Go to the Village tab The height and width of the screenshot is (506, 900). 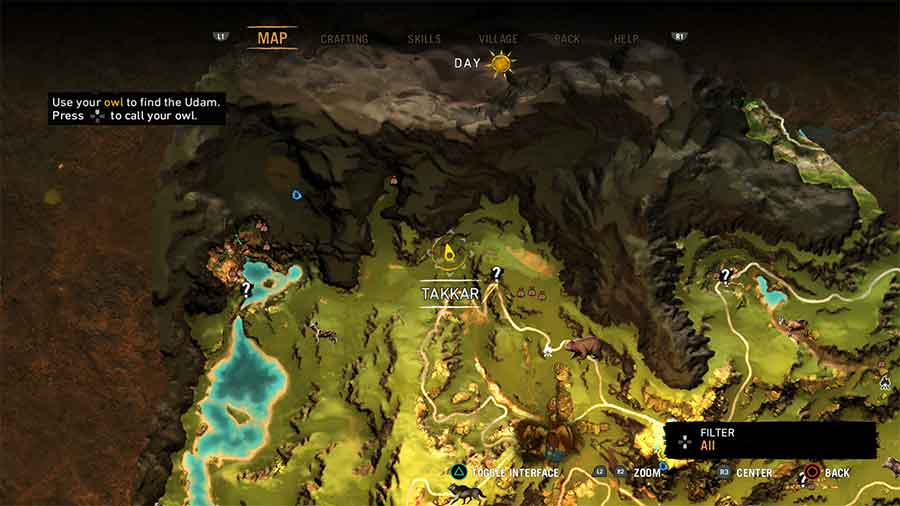tap(498, 39)
